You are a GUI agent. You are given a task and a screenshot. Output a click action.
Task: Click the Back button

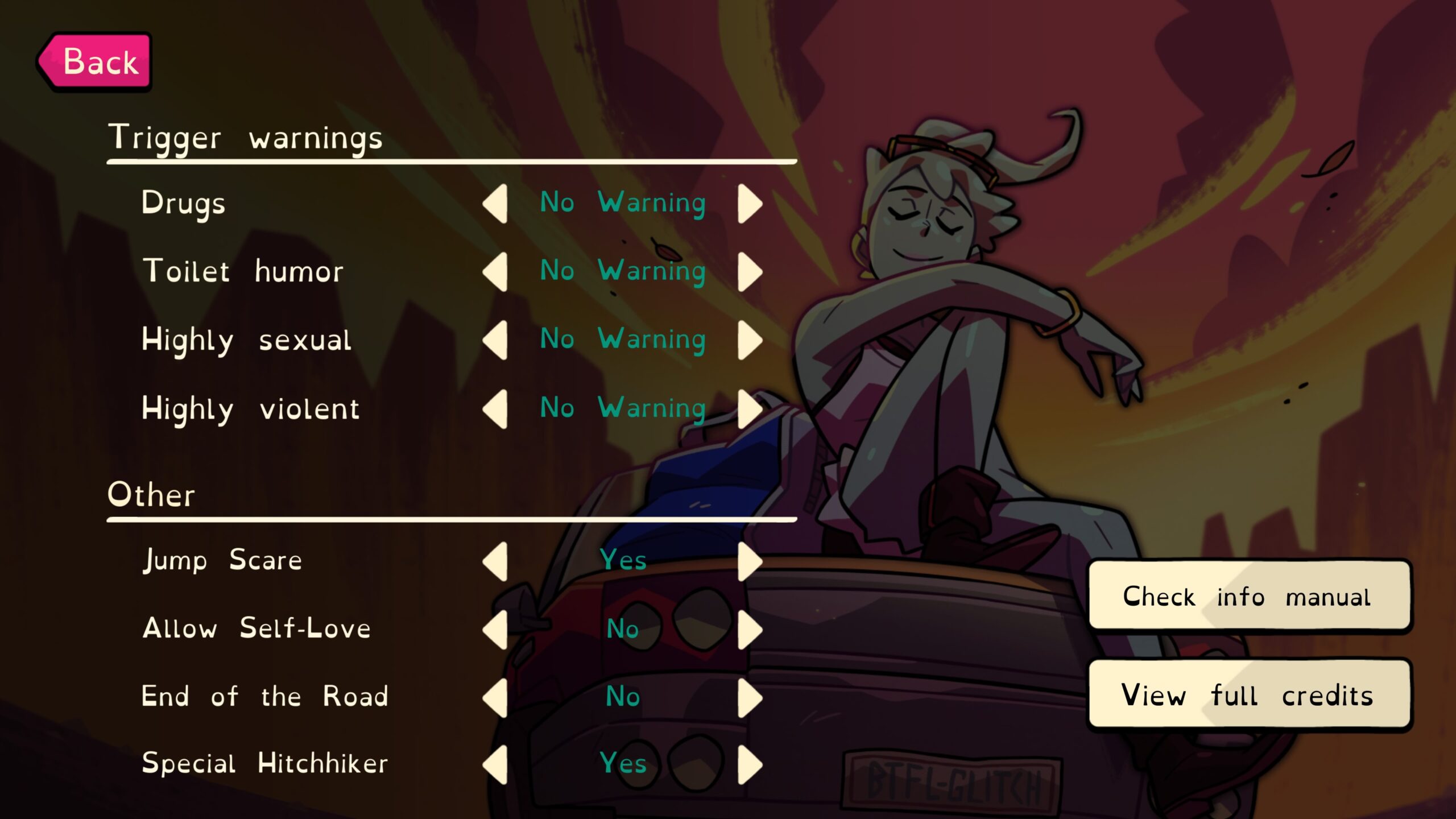click(x=97, y=61)
